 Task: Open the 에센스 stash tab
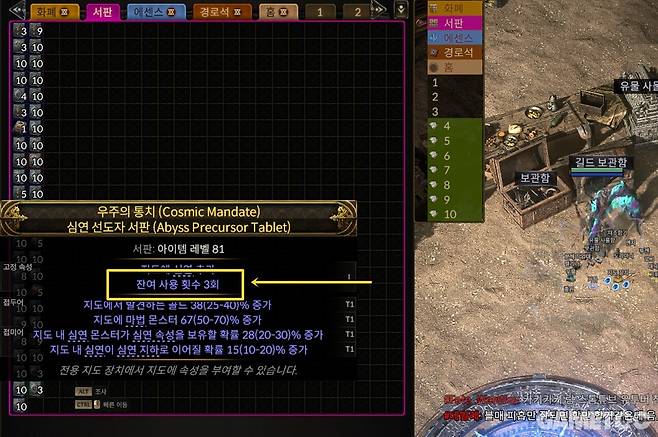(x=155, y=12)
